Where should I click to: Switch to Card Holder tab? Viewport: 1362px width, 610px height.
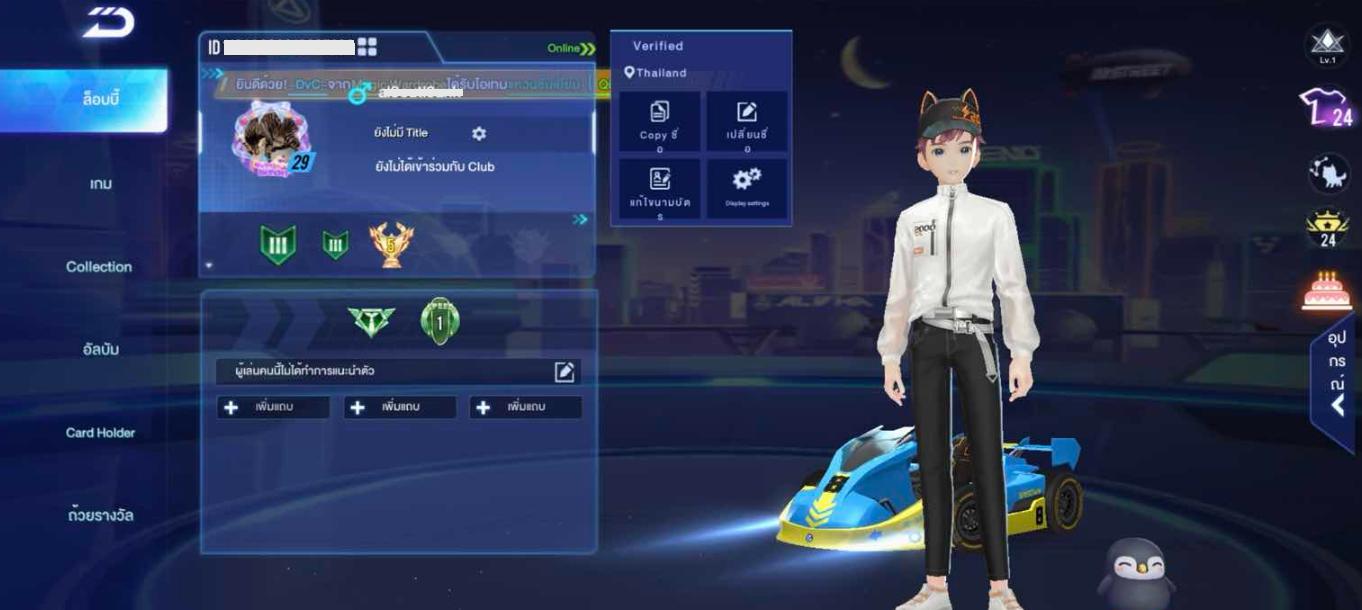pyautogui.click(x=100, y=433)
